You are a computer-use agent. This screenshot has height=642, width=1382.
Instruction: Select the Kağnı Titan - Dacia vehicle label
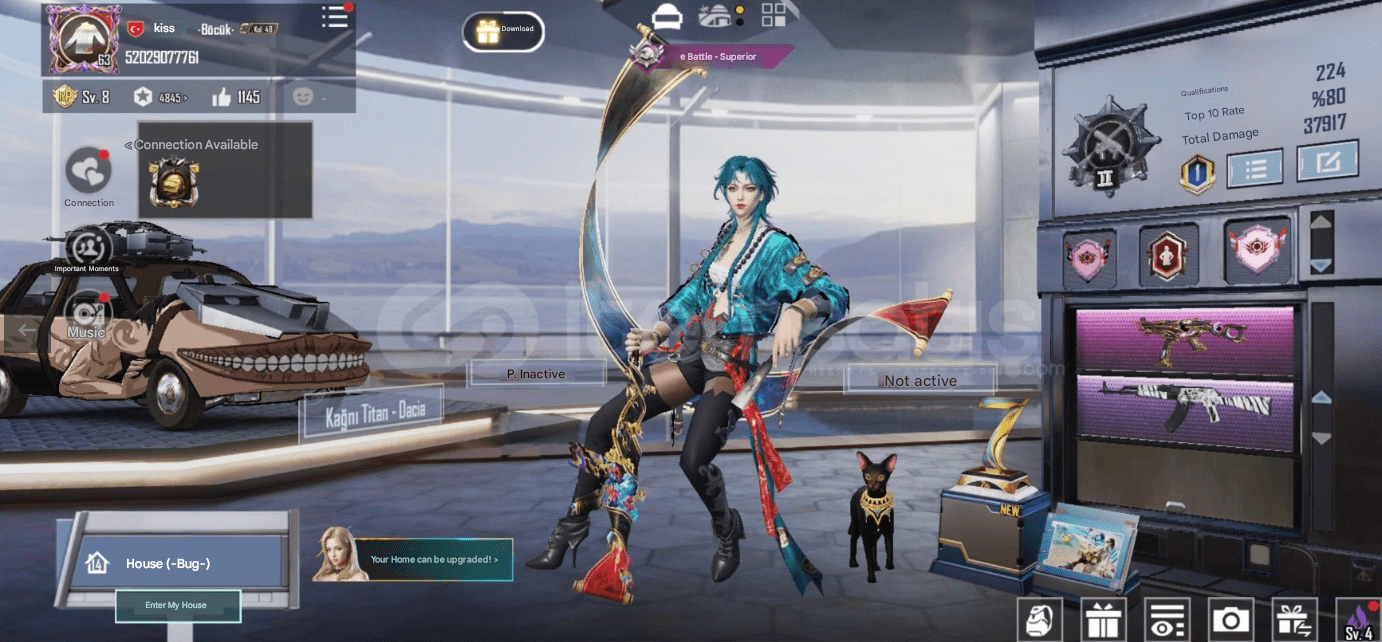pyautogui.click(x=372, y=415)
